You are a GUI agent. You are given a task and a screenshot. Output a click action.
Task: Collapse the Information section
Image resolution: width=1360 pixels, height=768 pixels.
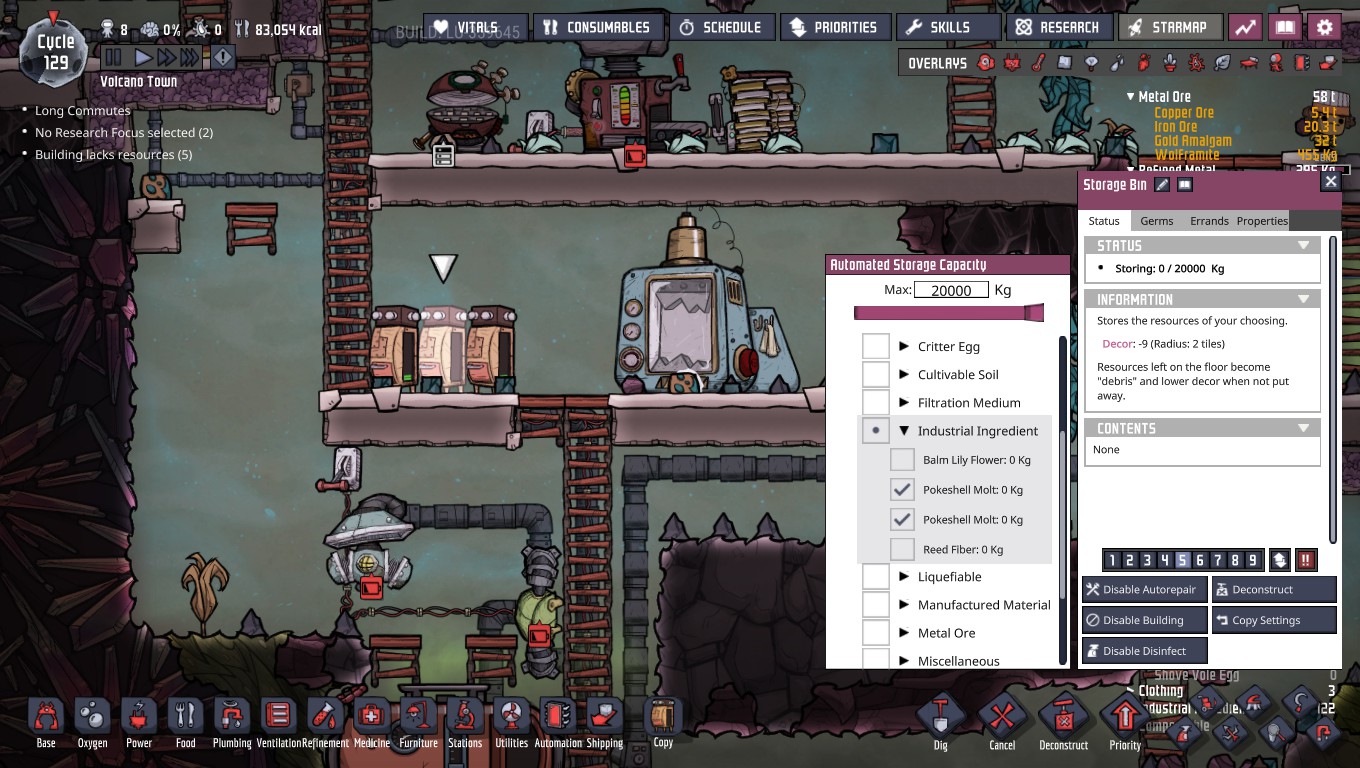(x=1303, y=298)
